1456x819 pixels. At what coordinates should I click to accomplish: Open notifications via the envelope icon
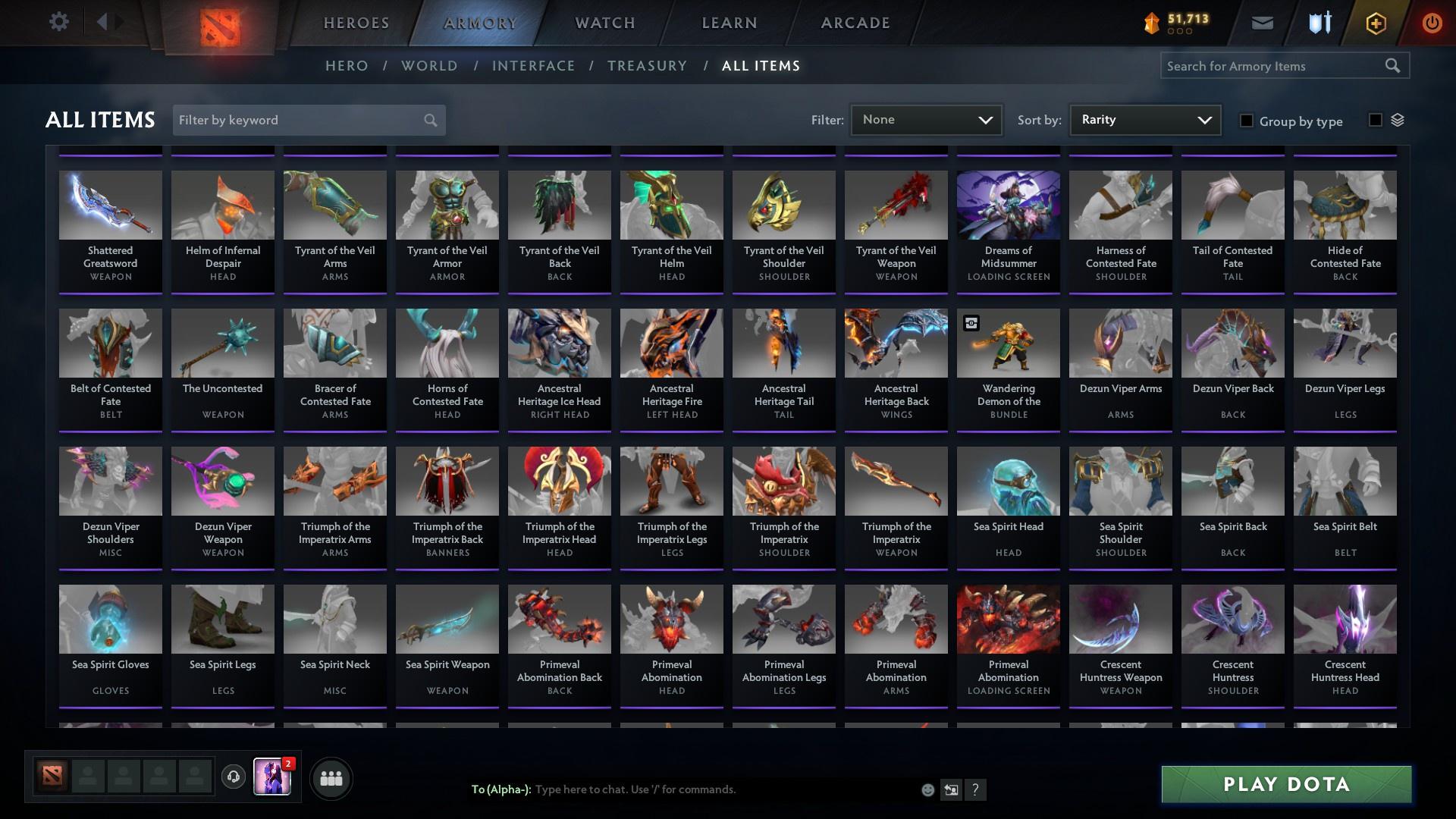pos(1261,23)
